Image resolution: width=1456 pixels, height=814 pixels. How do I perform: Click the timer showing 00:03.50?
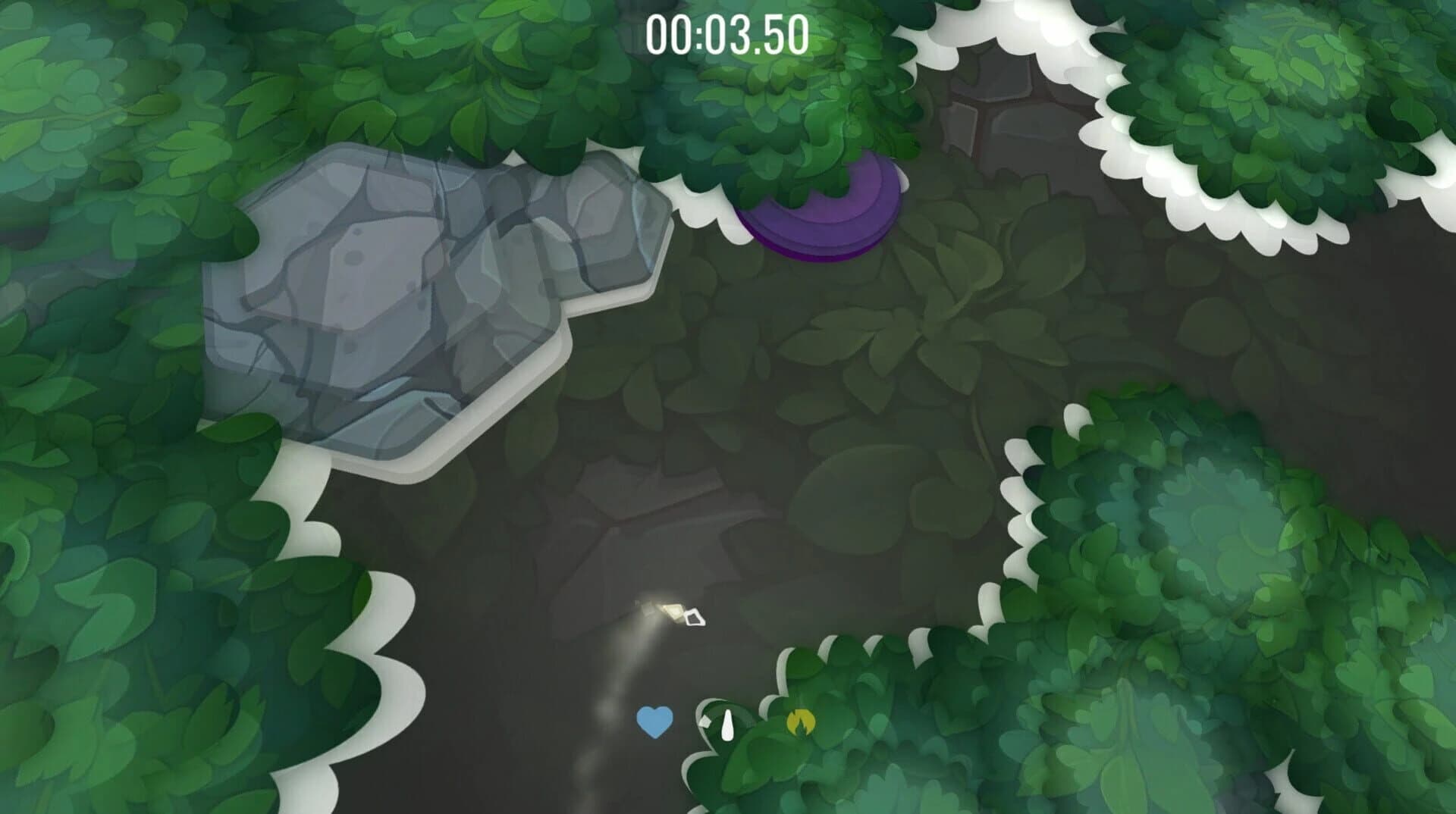point(726,33)
